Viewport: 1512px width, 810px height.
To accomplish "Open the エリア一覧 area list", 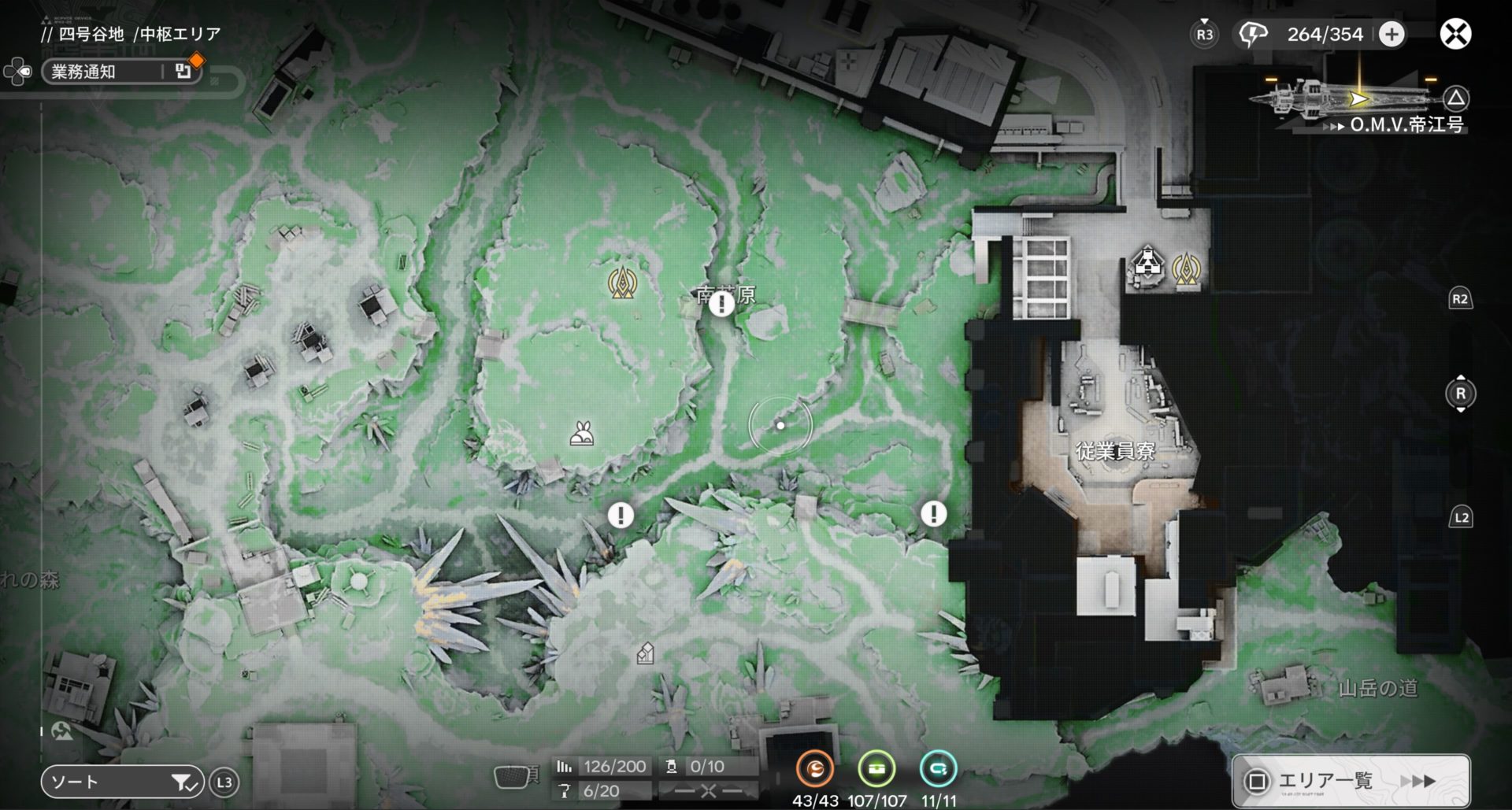I will tap(1351, 780).
